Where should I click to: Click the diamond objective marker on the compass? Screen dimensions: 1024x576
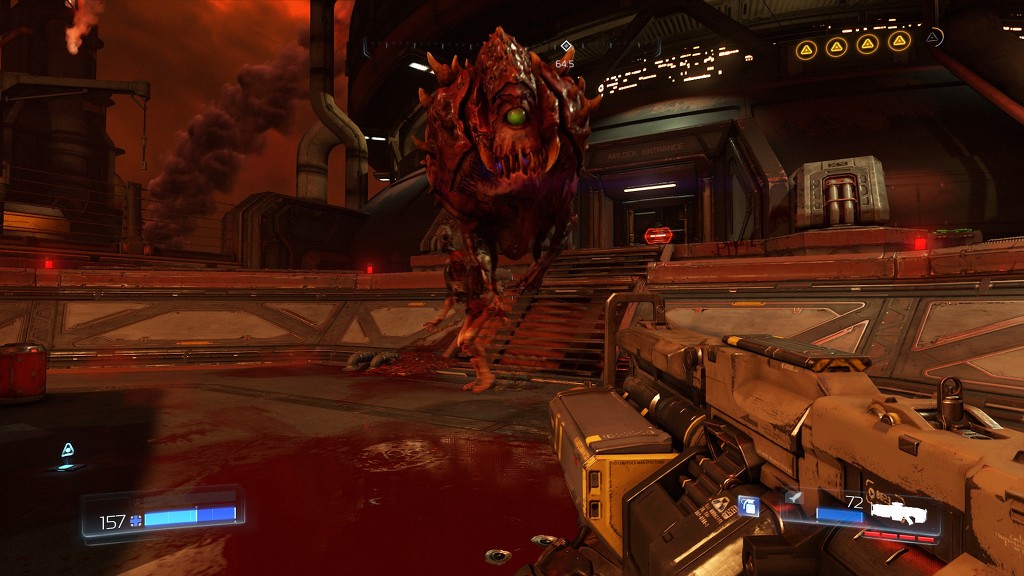click(x=565, y=46)
